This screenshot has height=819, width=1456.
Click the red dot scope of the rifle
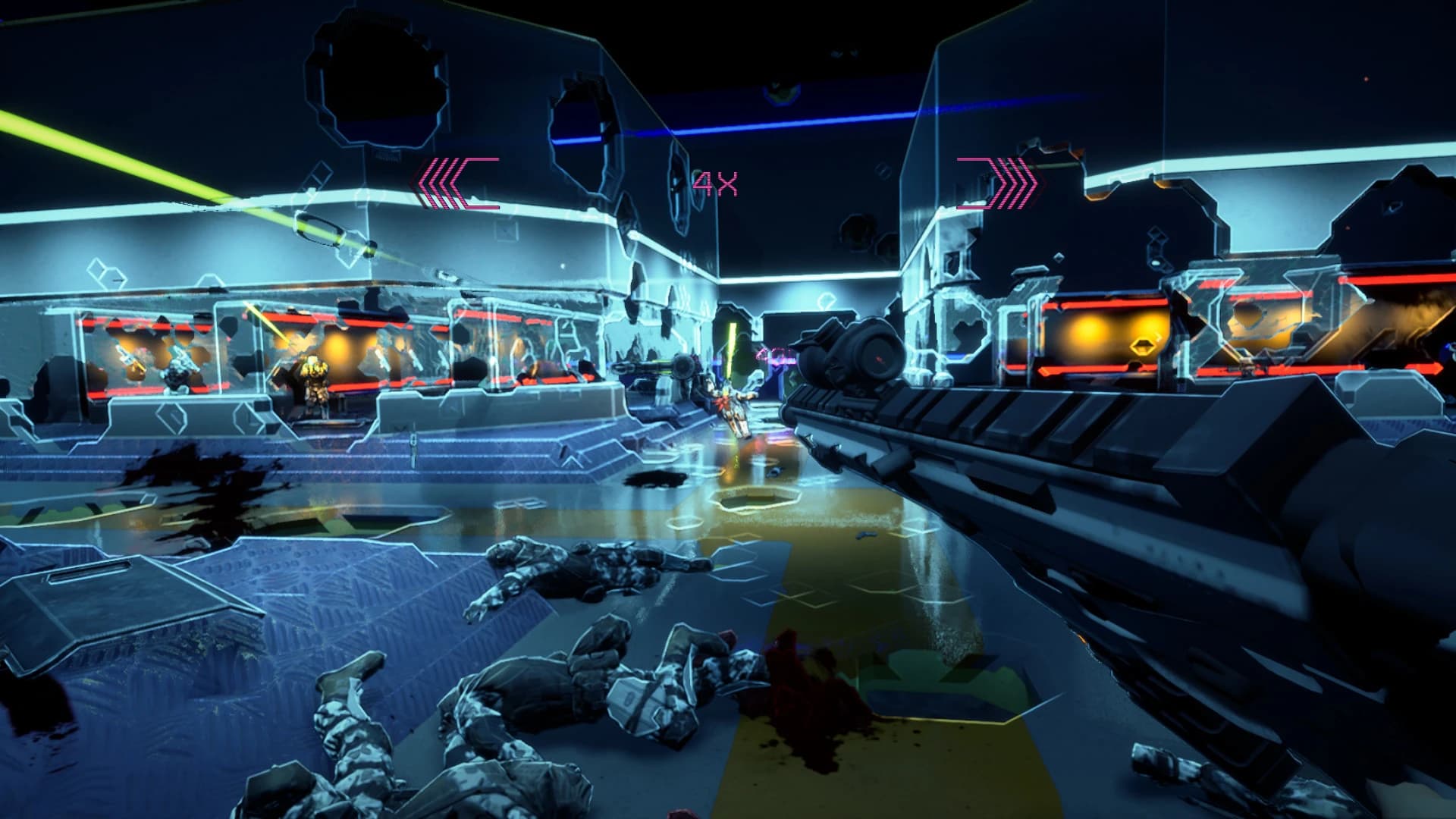878,357
